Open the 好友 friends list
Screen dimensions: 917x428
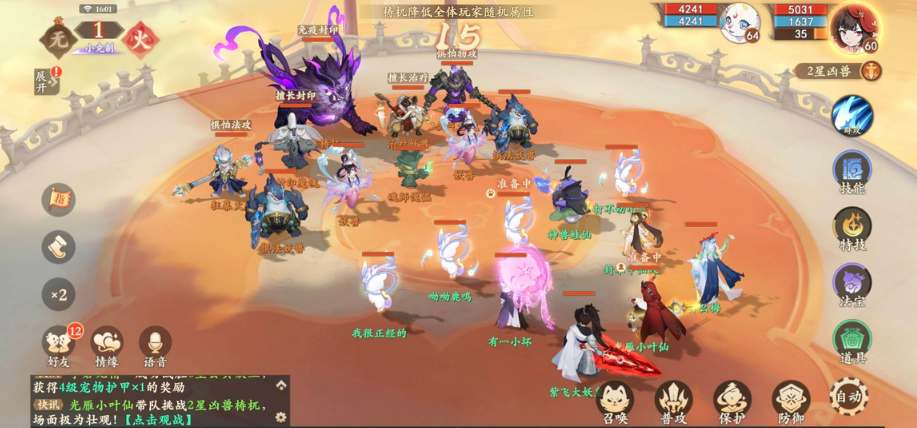(58, 342)
